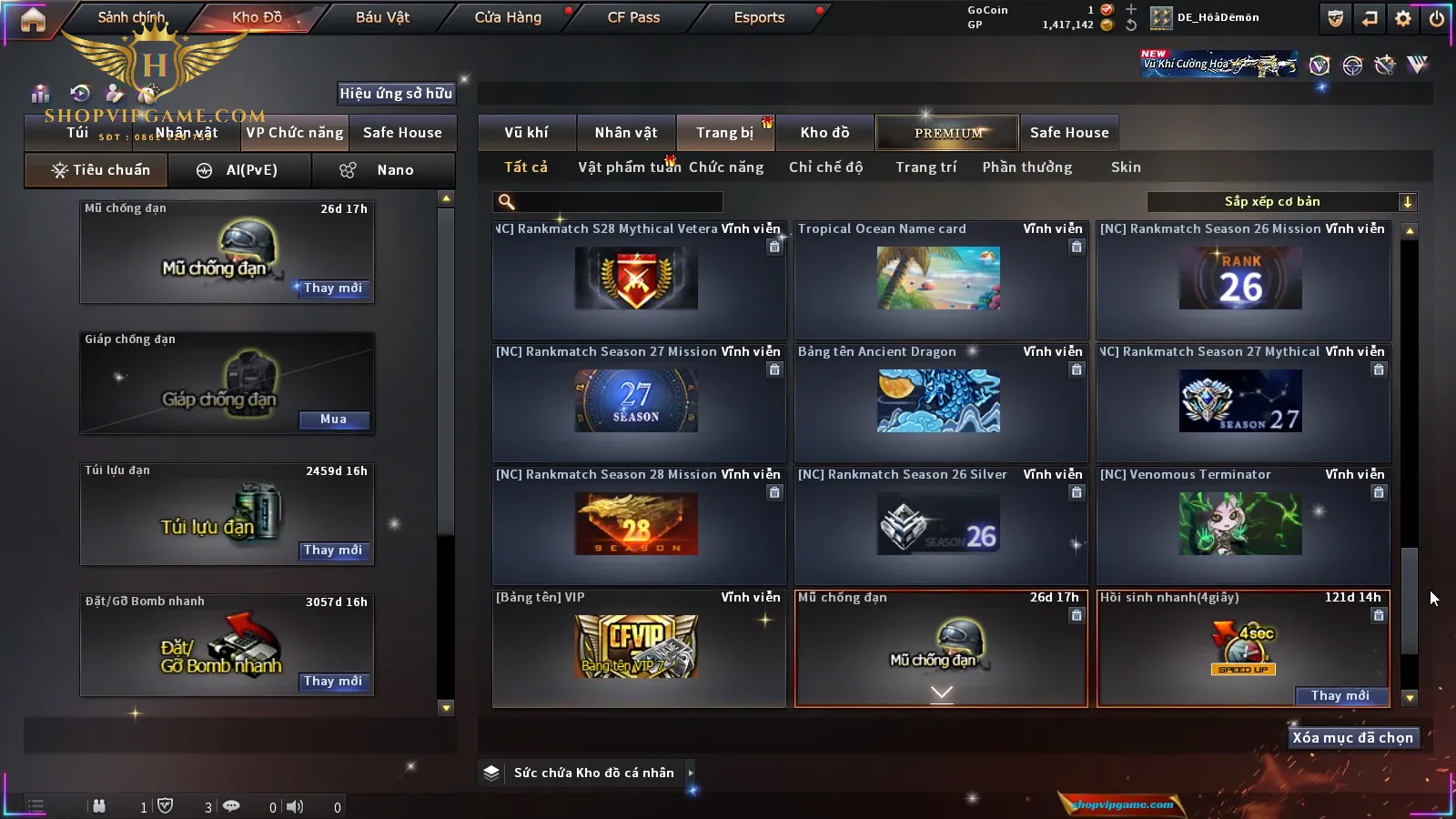Open the Báu Vật menu
Viewport: 1456px width, 819px height.
(382, 17)
